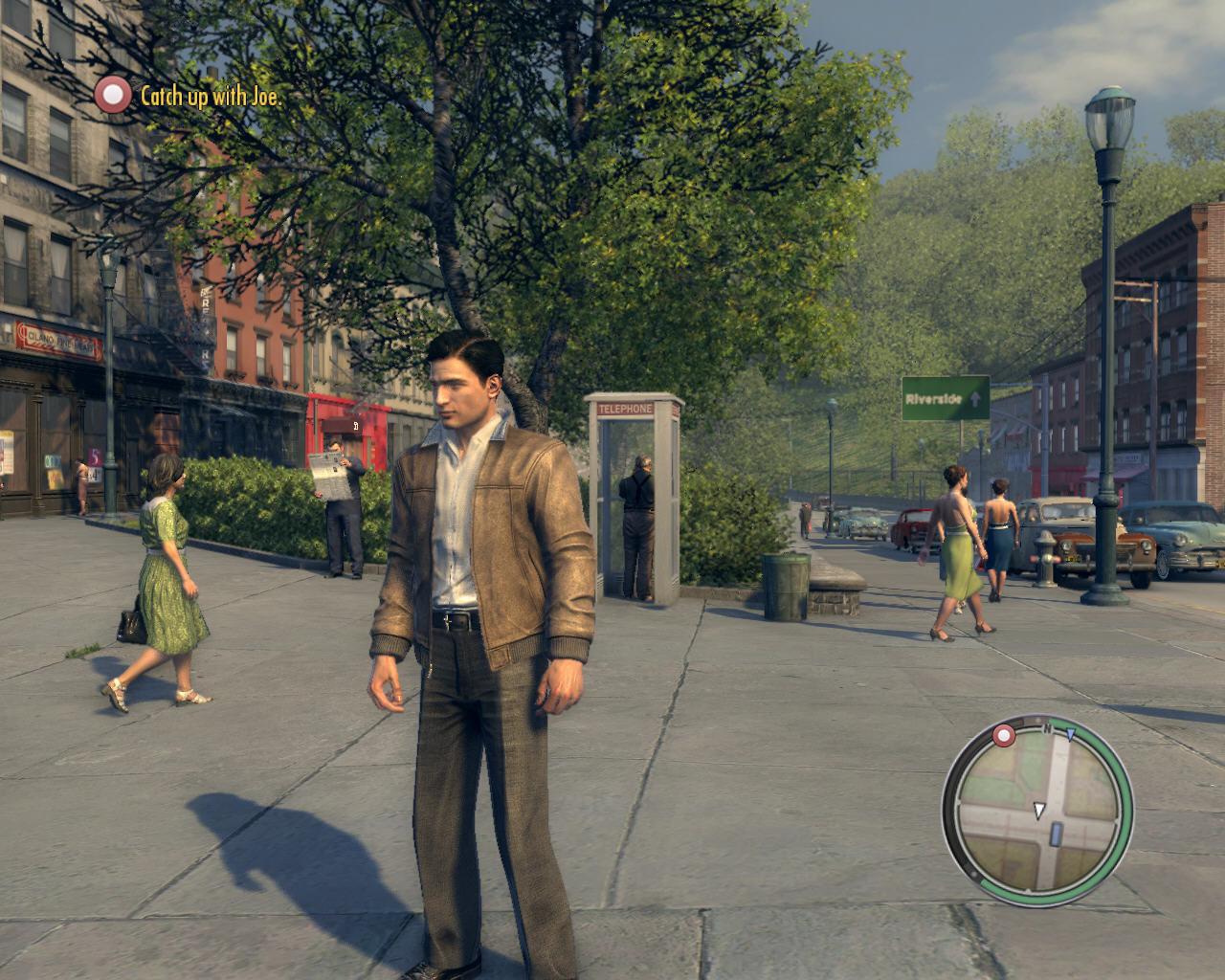Select the red mission blip on minimap

[1004, 735]
